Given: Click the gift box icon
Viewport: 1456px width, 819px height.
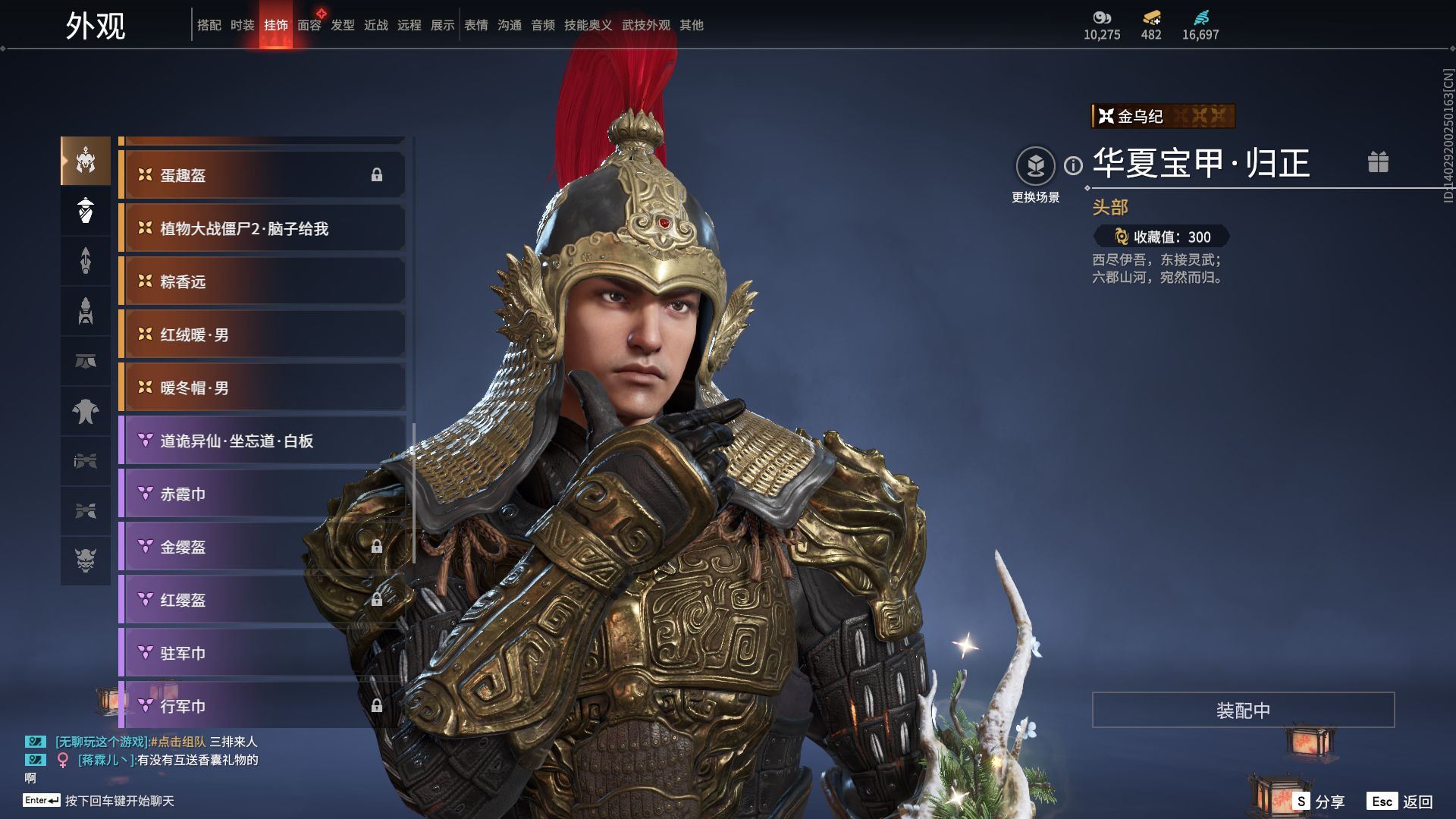Looking at the screenshot, I should click(x=1378, y=162).
